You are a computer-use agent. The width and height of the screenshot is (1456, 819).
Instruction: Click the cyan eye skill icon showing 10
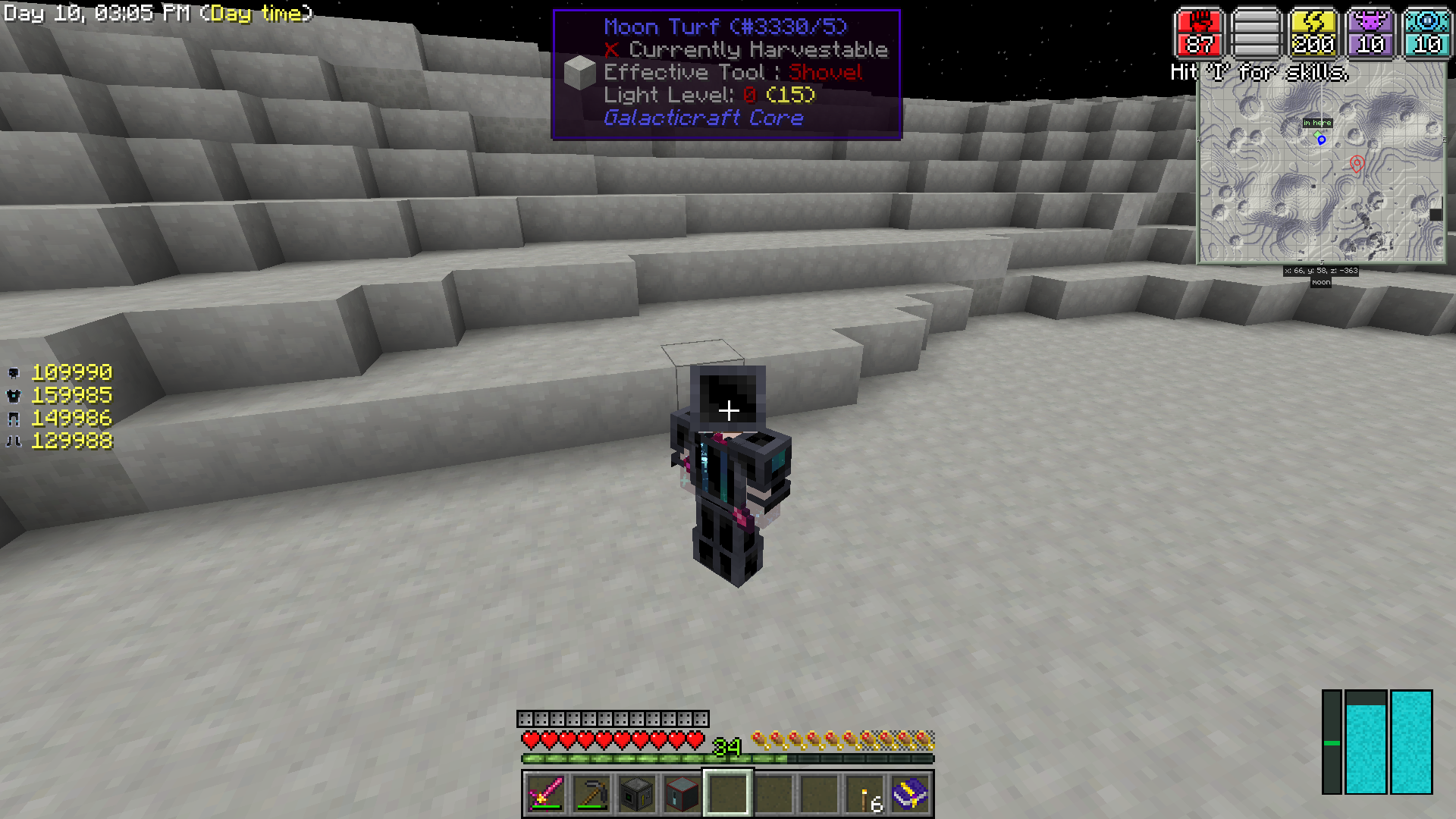[x=1426, y=32]
